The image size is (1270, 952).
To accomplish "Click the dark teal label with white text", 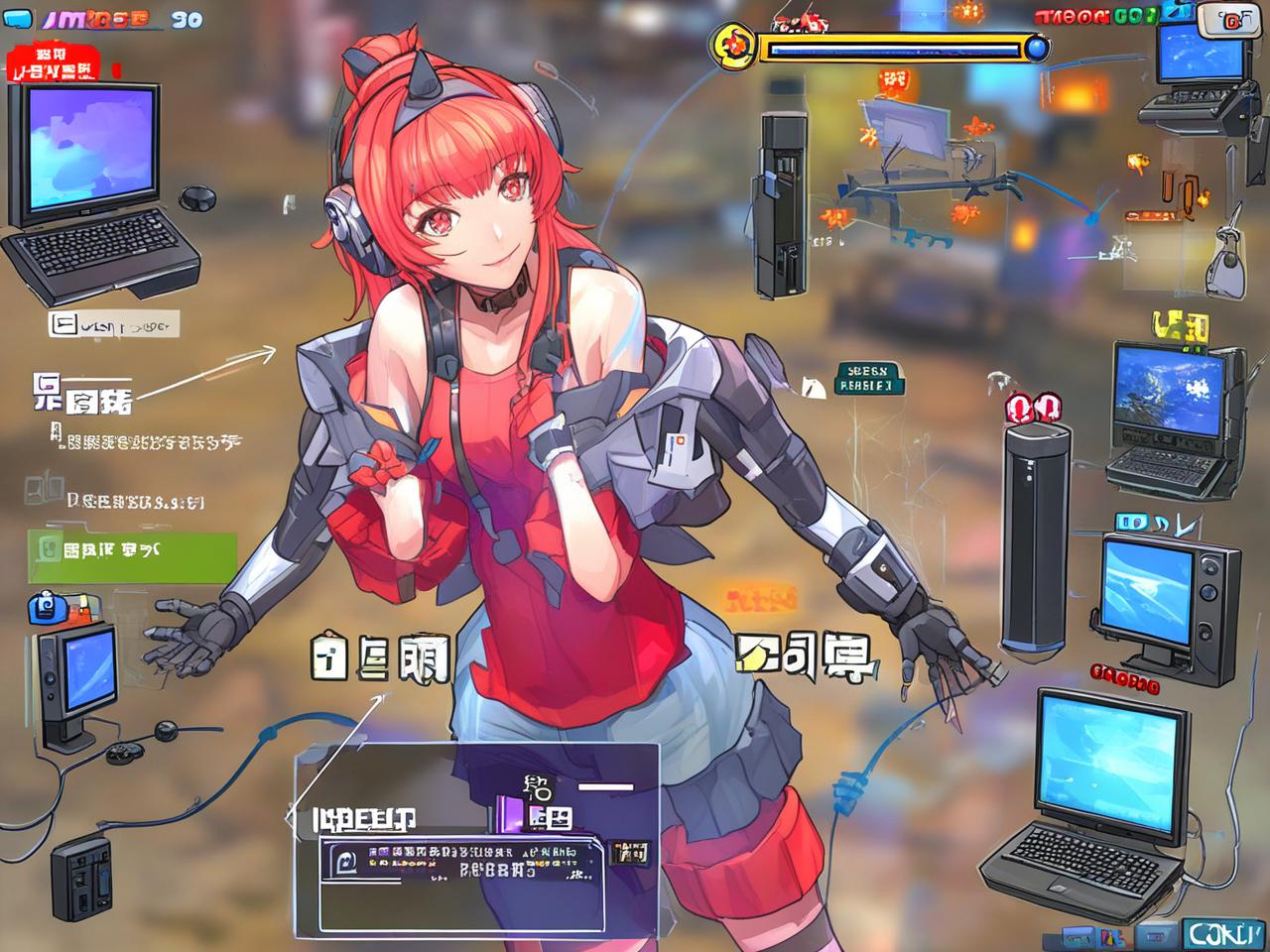I will [867, 378].
